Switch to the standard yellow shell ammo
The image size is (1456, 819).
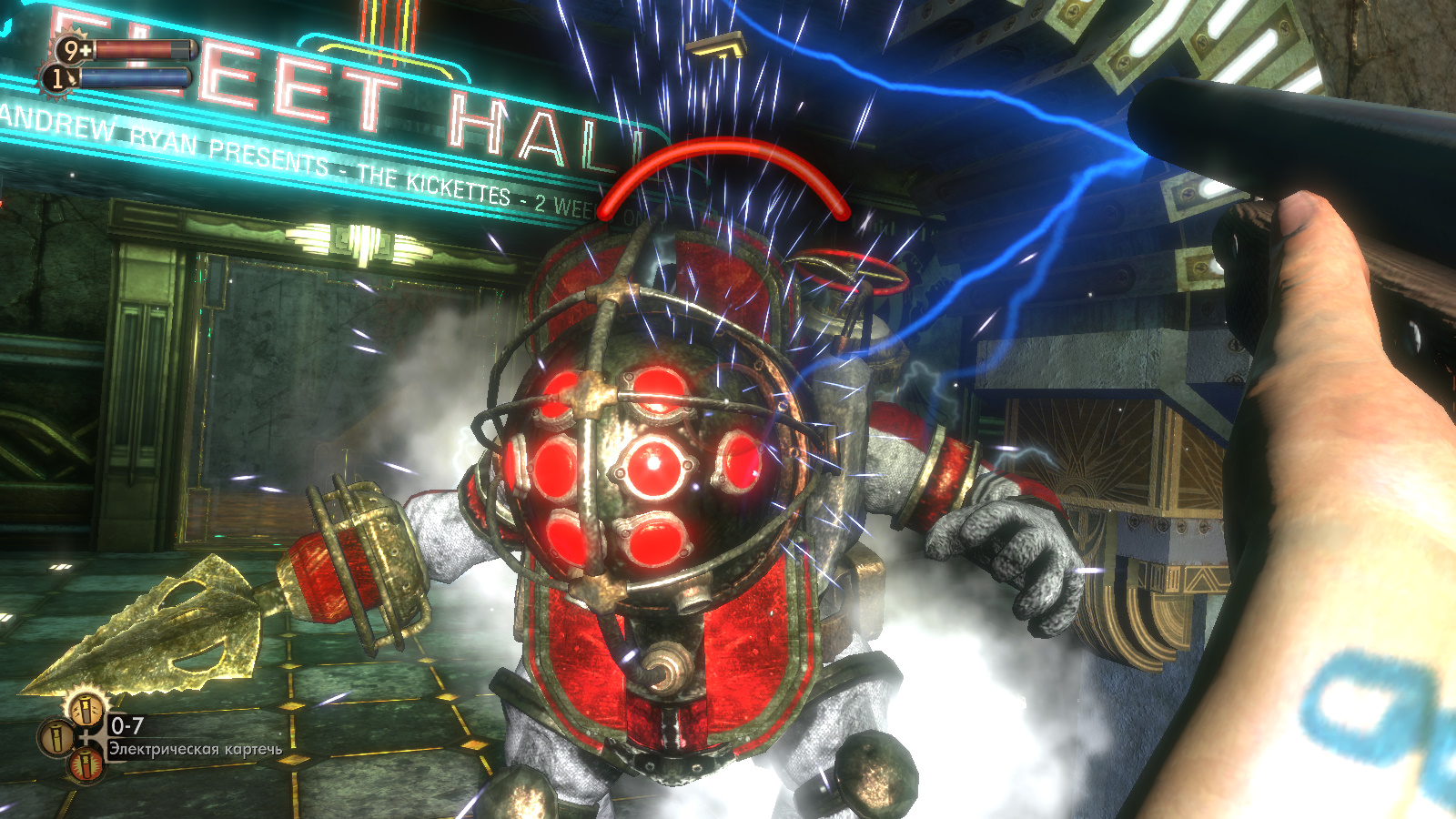point(56,735)
